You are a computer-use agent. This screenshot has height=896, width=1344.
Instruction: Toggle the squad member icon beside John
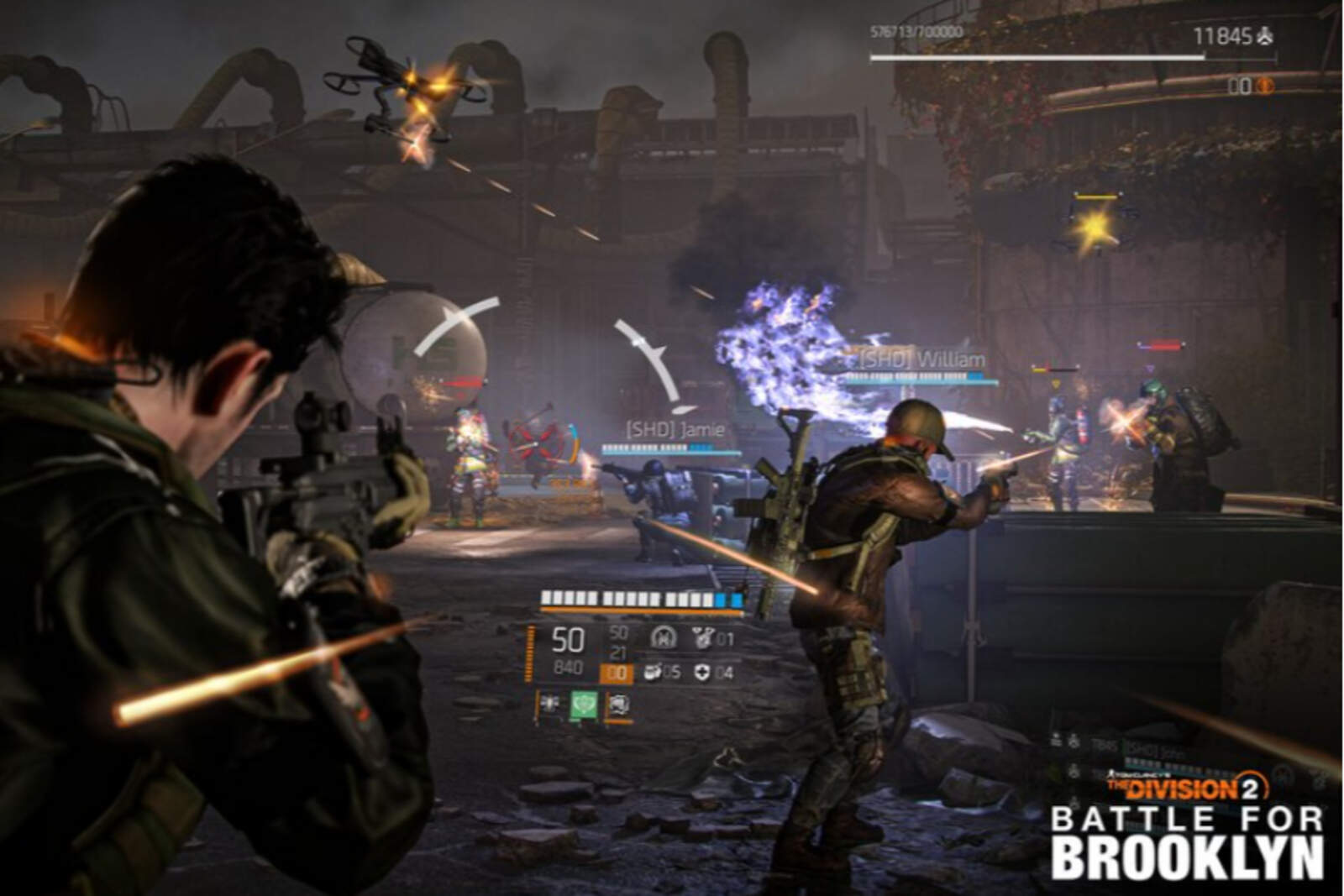1073,741
